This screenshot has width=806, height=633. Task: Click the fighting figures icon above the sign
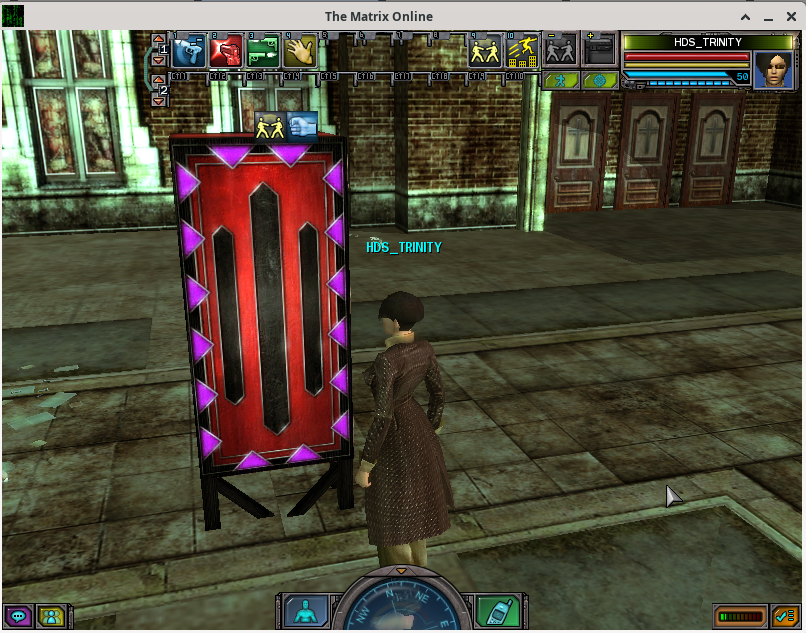[270, 127]
